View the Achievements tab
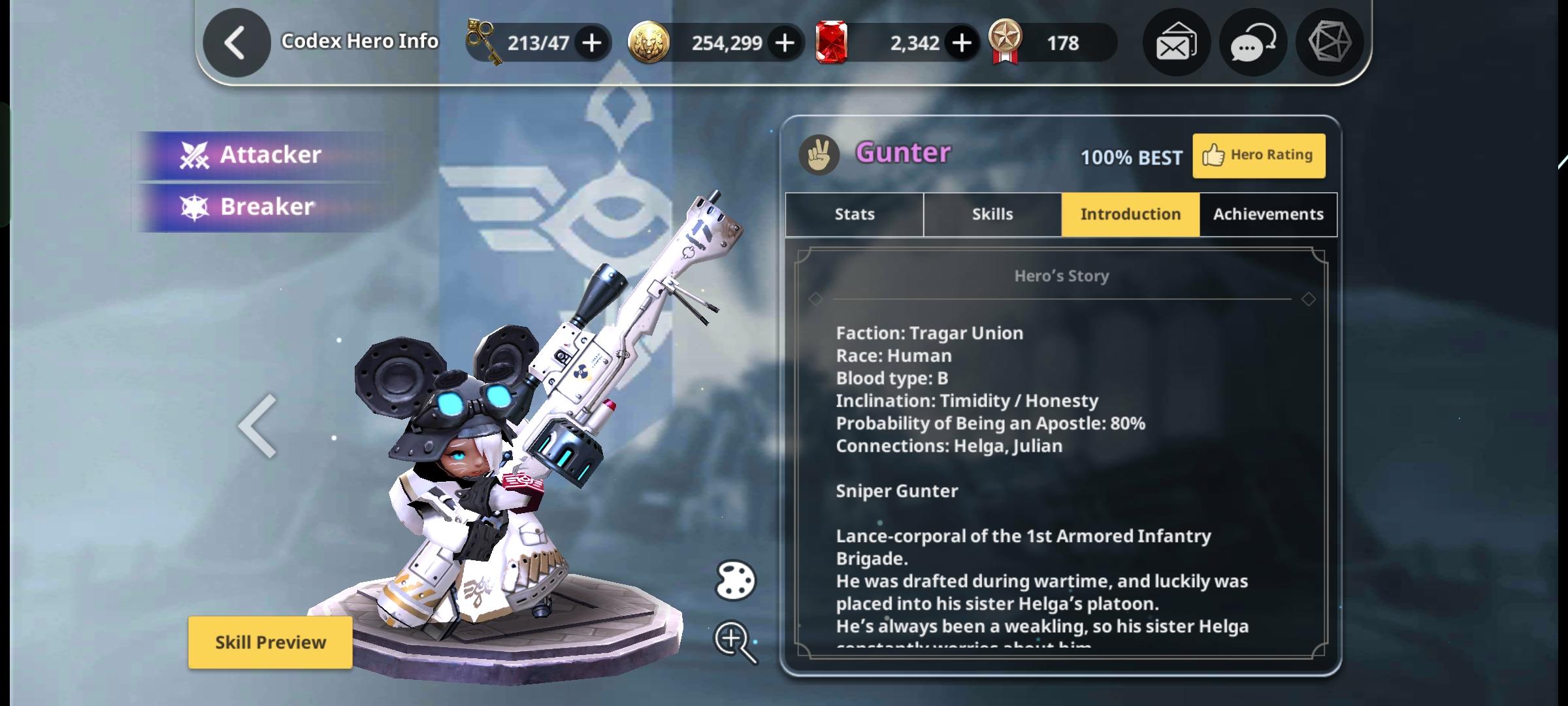The width and height of the screenshot is (1568, 706). (1268, 214)
